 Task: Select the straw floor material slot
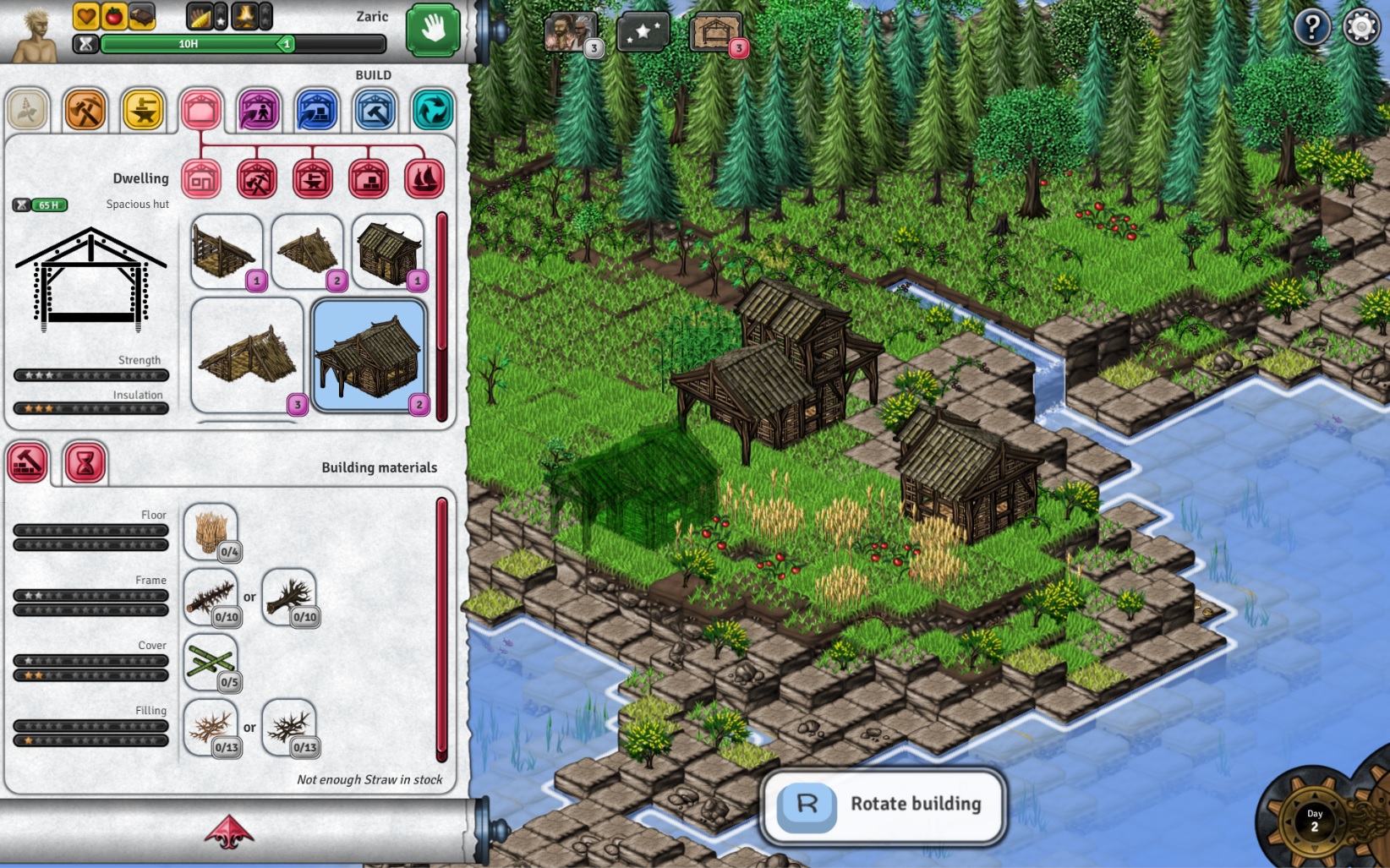pos(211,532)
